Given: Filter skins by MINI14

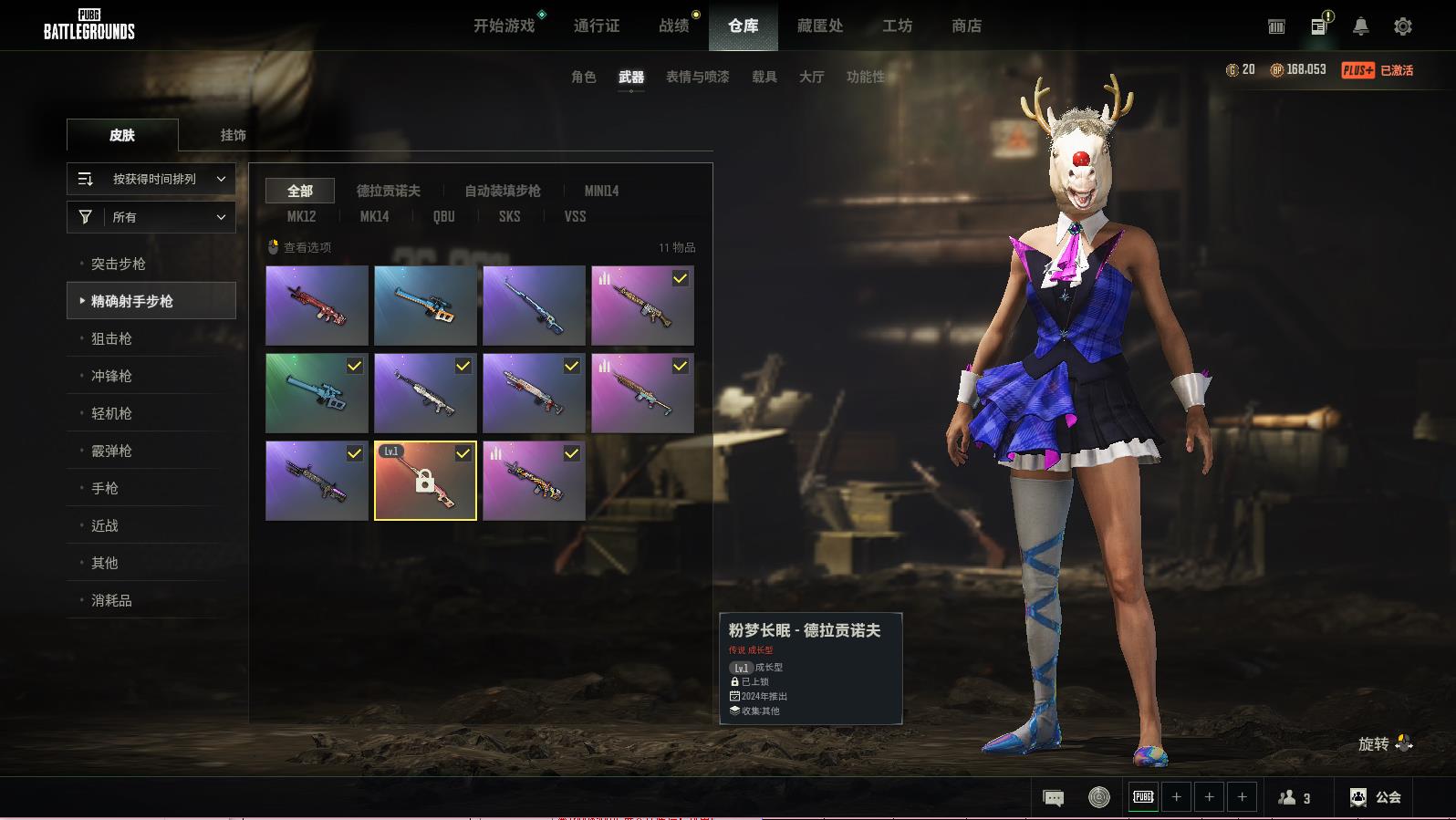Looking at the screenshot, I should (x=601, y=191).
